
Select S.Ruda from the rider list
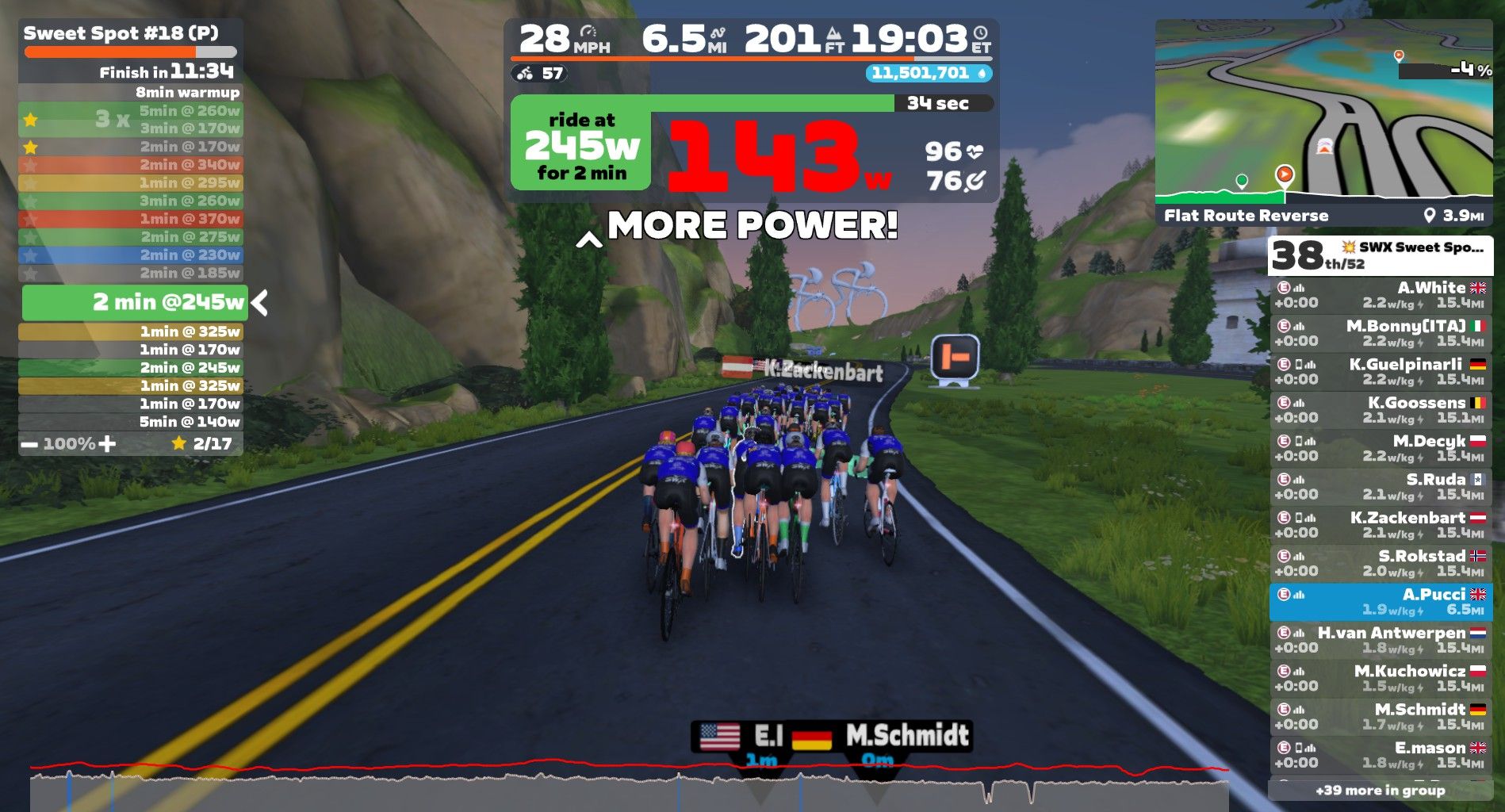coord(1380,487)
